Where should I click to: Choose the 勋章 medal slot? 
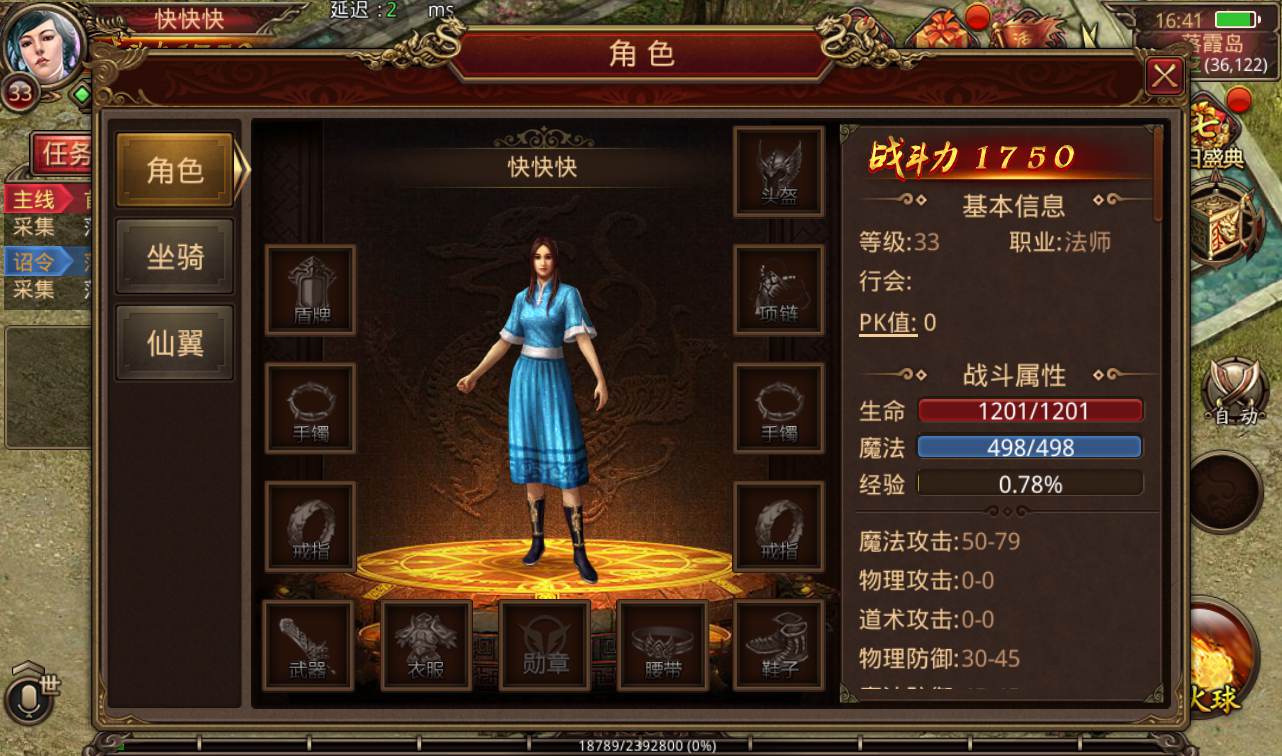pyautogui.click(x=544, y=645)
